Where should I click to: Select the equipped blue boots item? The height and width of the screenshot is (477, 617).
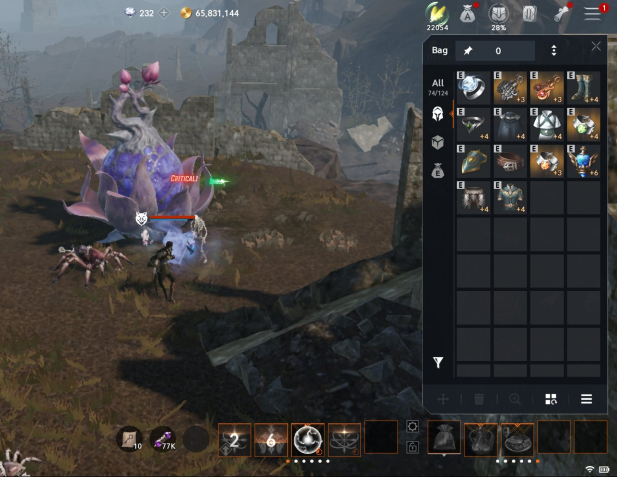(x=584, y=87)
